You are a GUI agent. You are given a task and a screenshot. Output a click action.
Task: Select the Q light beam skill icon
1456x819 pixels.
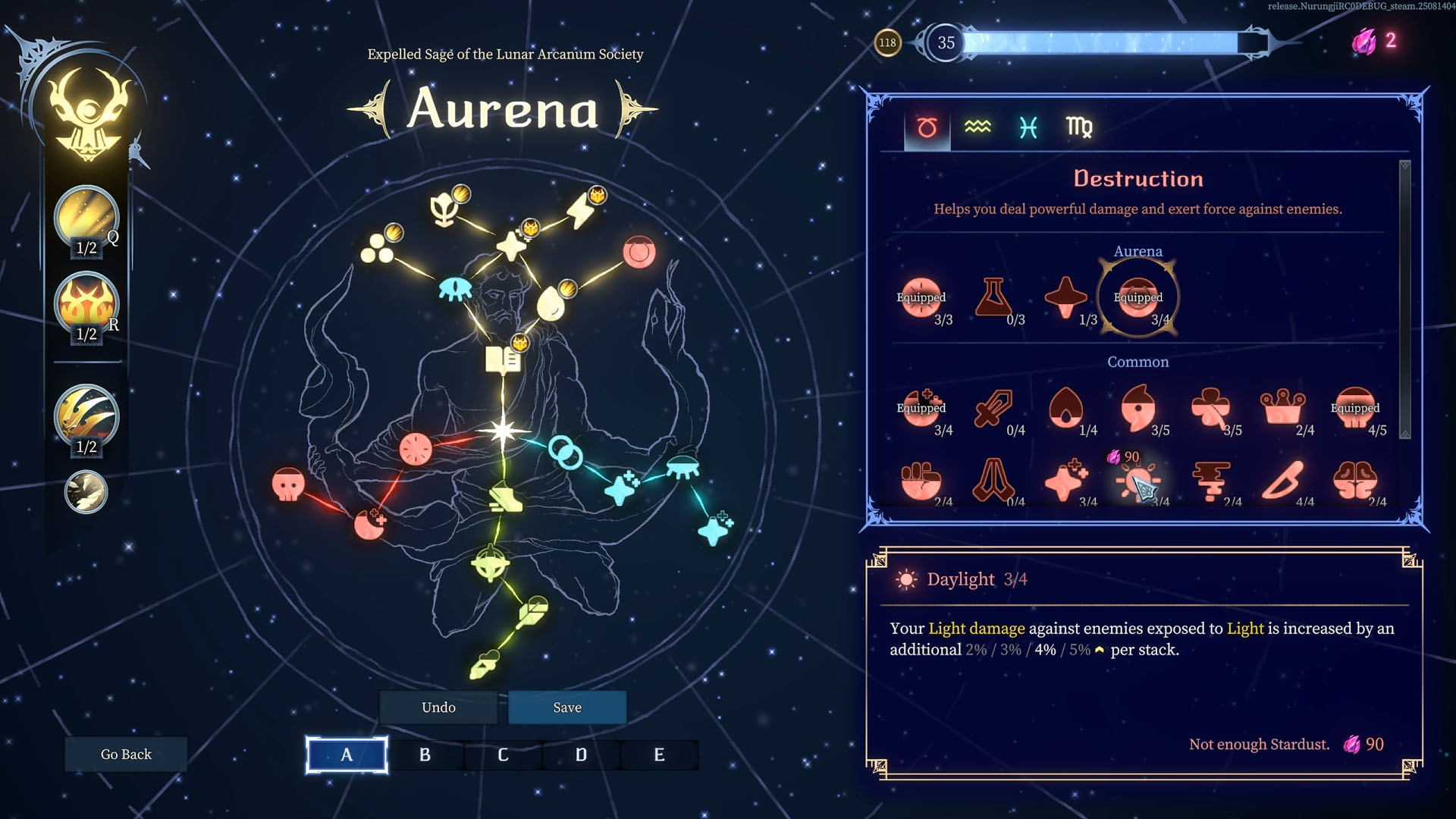click(x=86, y=218)
